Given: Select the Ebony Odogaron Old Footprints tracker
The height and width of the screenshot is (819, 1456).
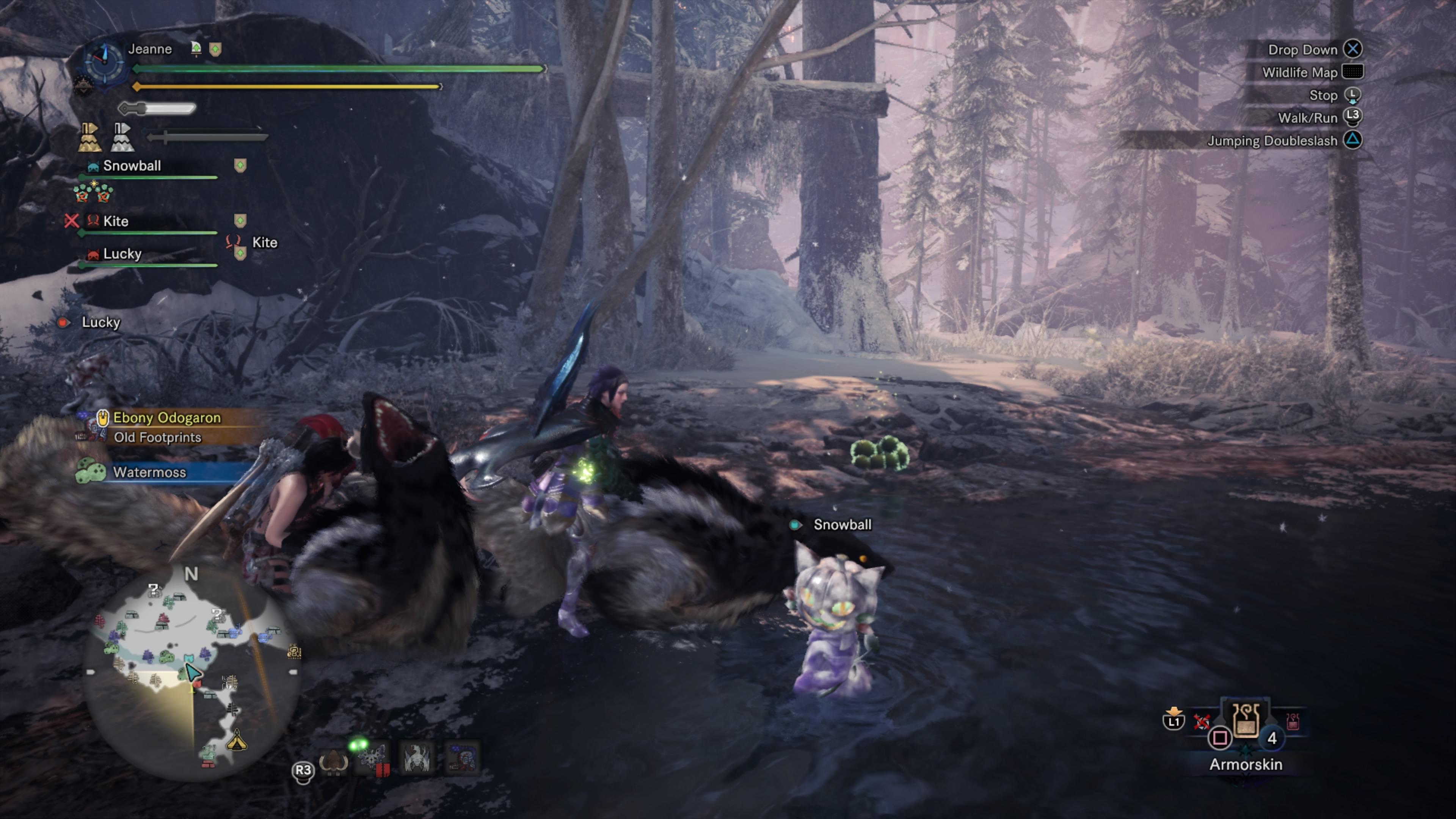Looking at the screenshot, I should [x=167, y=427].
